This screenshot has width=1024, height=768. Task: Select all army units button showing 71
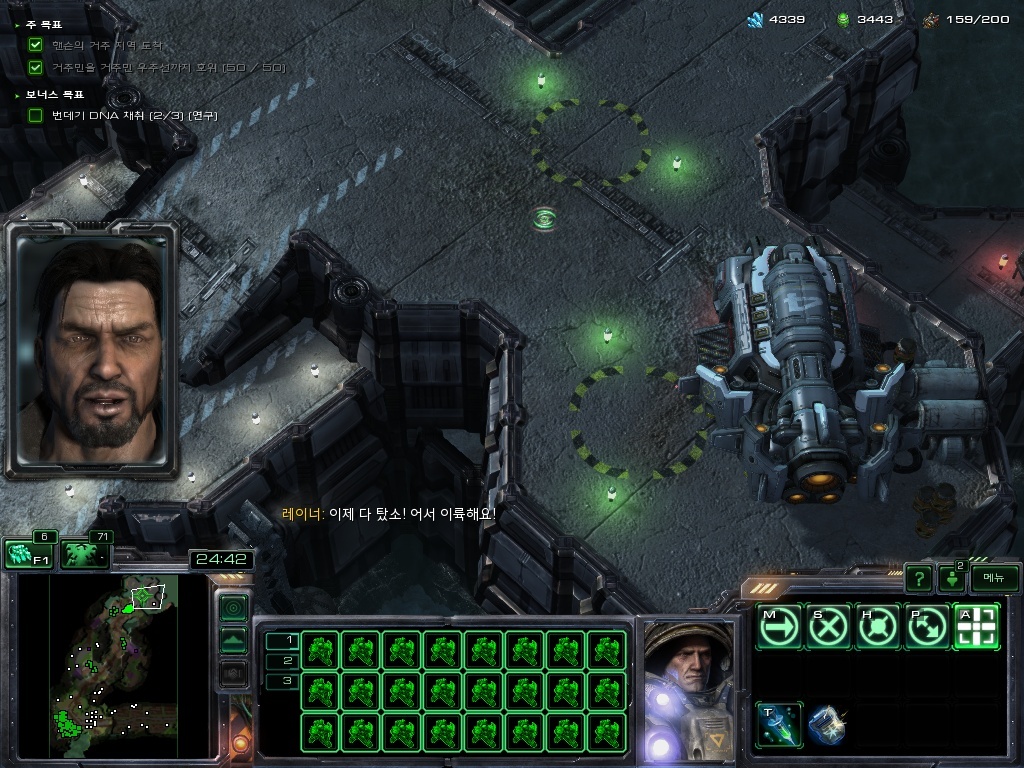point(84,554)
